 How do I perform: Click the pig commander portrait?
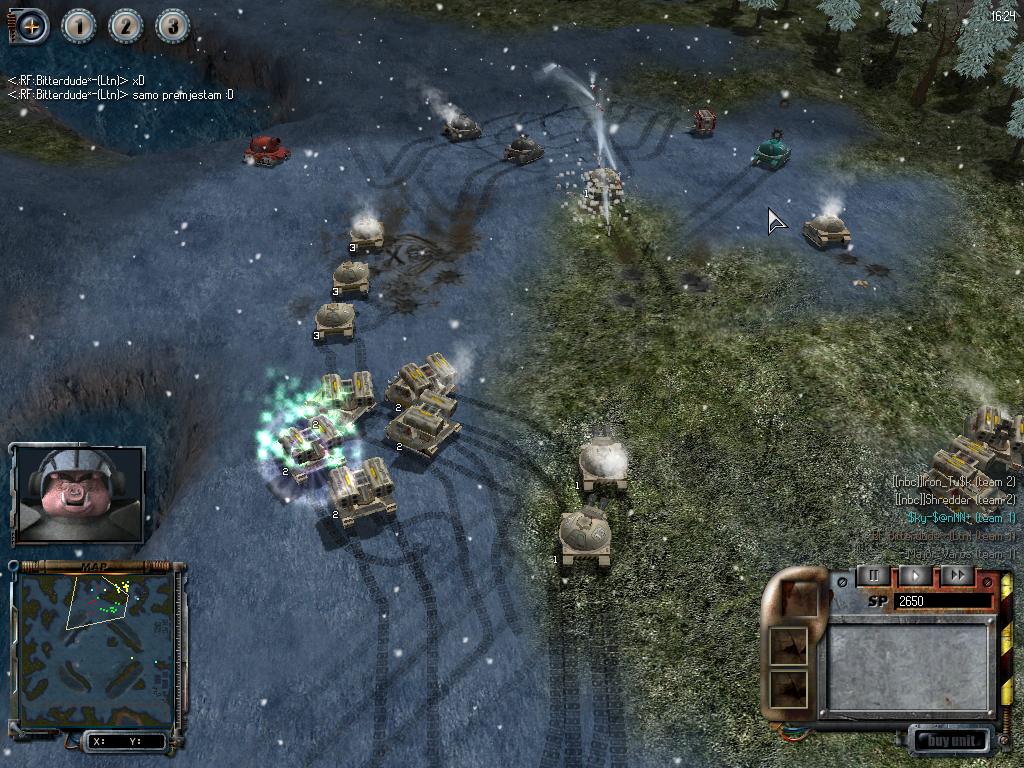[78, 494]
